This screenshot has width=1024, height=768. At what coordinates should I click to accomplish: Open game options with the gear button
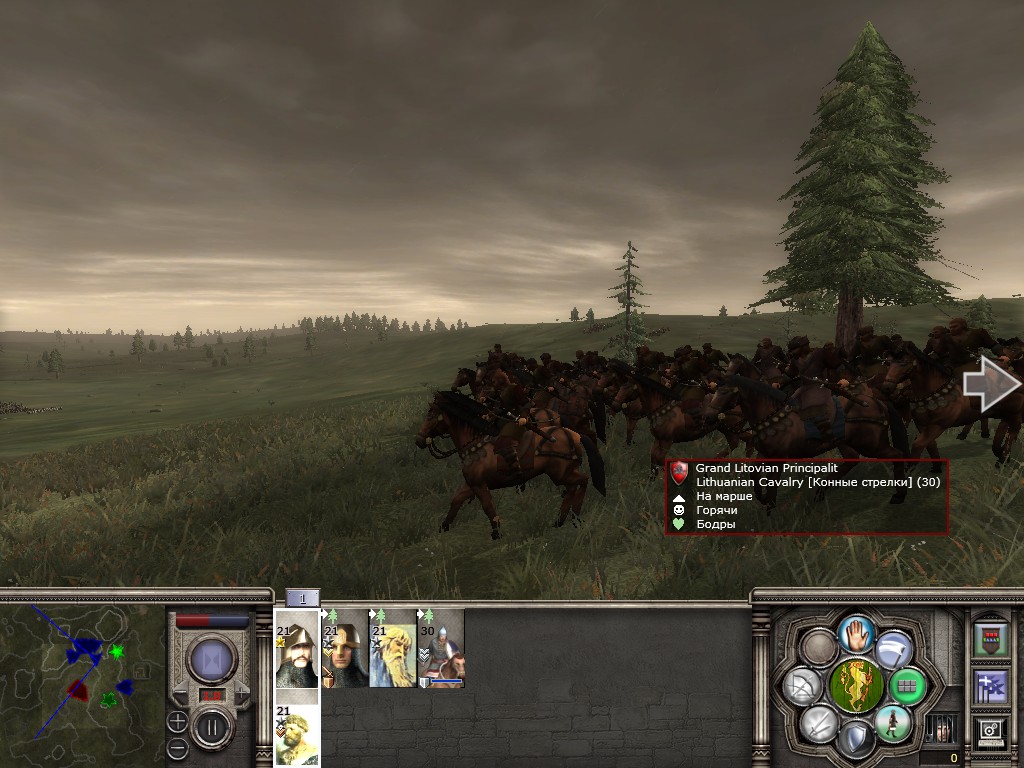pos(991,731)
